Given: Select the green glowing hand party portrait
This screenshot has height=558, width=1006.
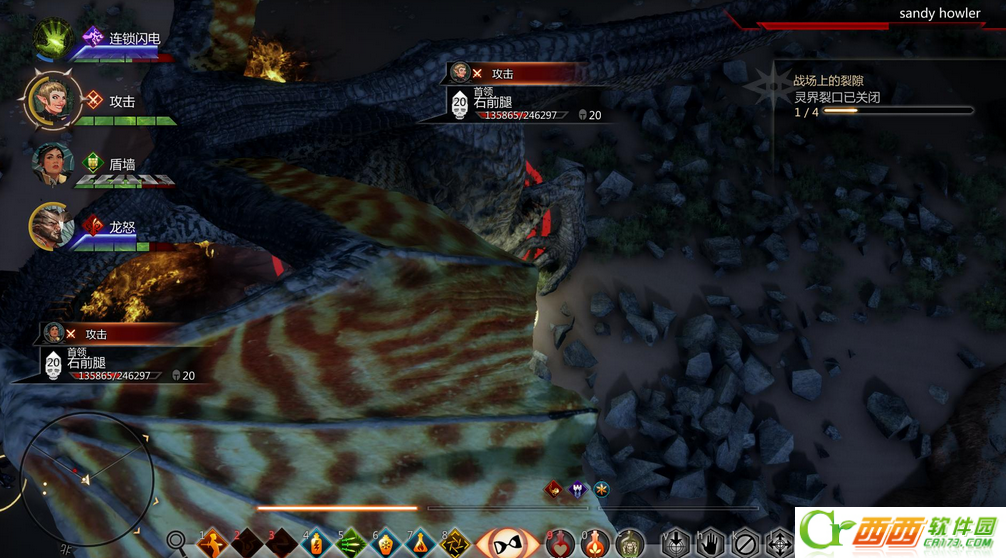Looking at the screenshot, I should point(52,39).
